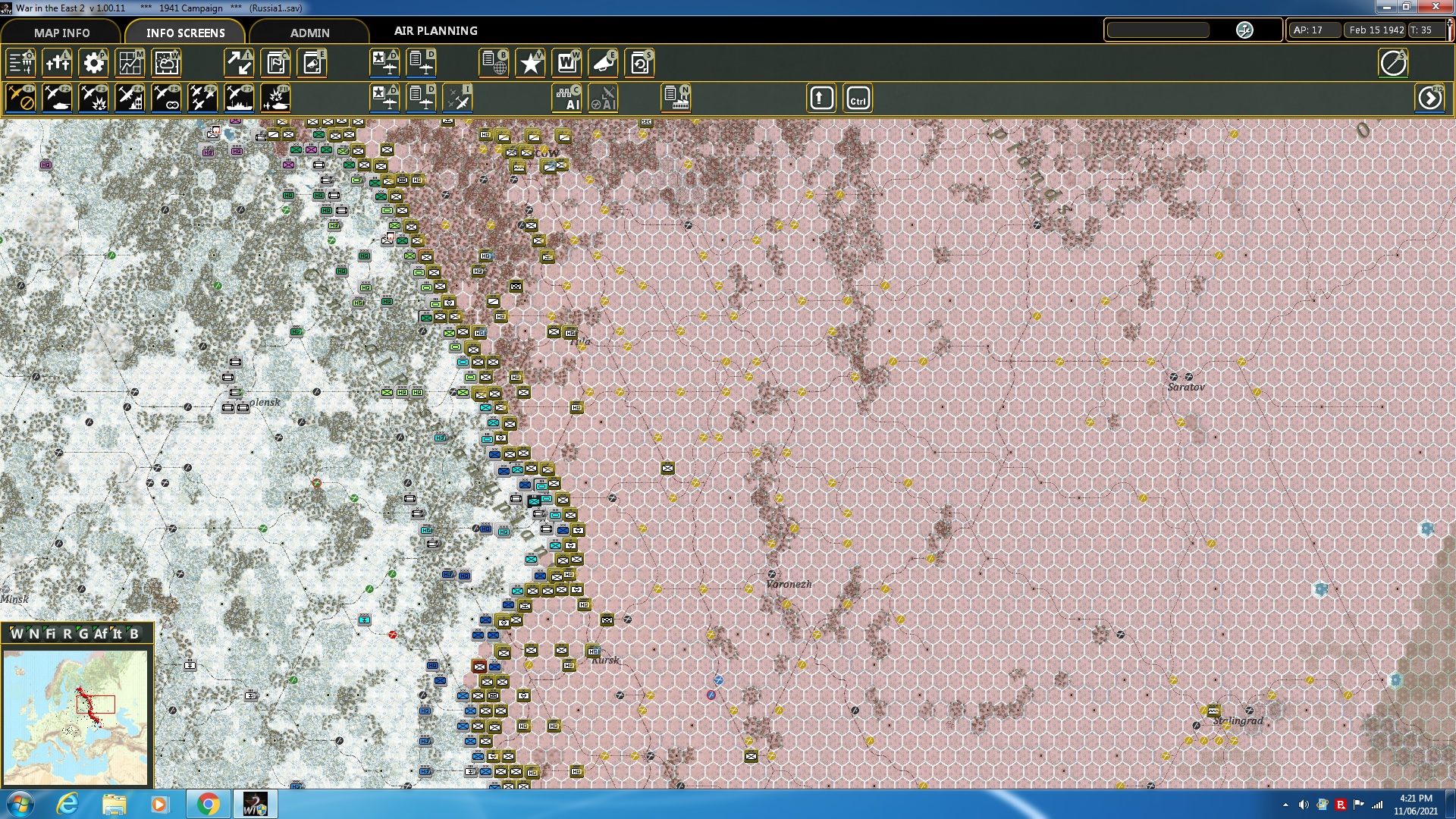Viewport: 1456px width, 819px height.
Task: Toggle the Ctrl modifier button
Action: pos(858,97)
